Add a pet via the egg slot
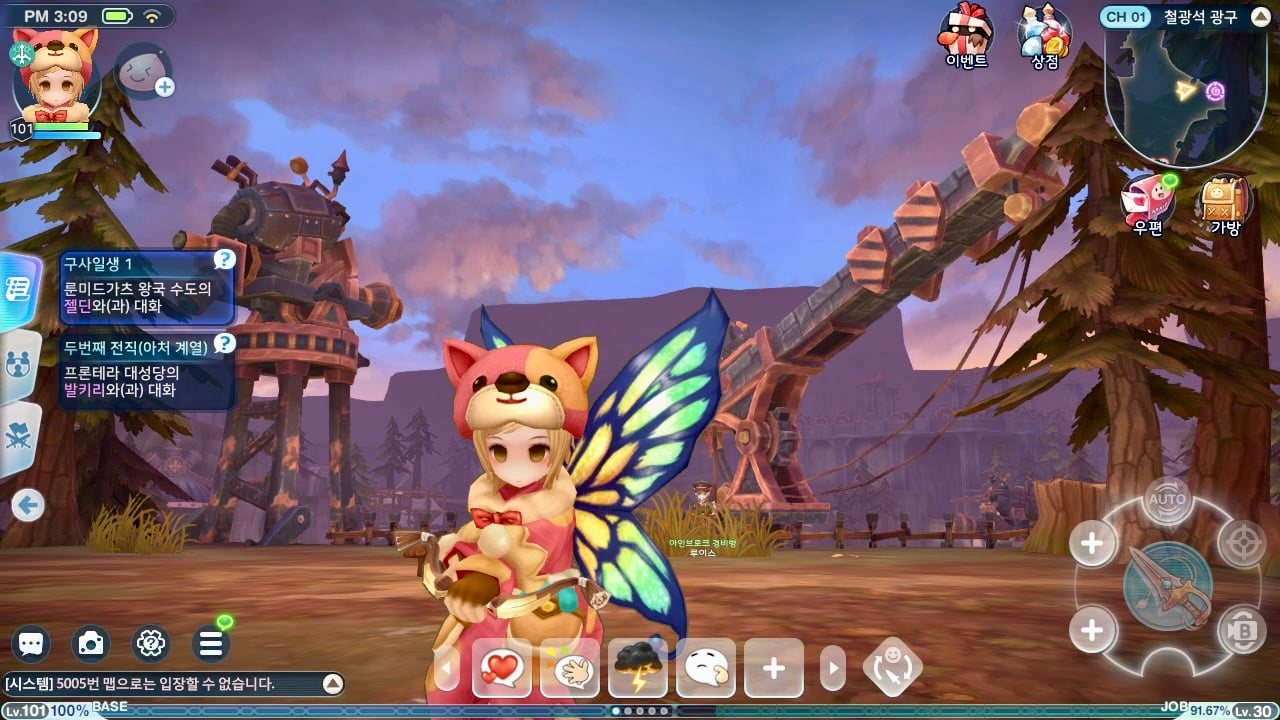This screenshot has width=1280, height=720. (143, 70)
